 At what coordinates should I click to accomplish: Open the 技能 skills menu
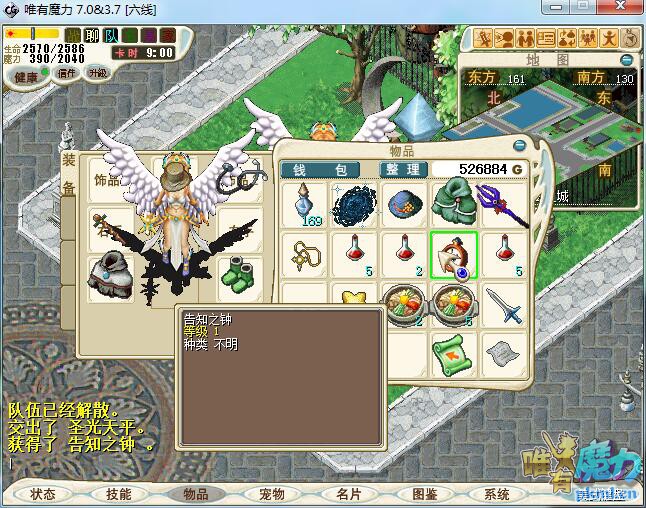[x=119, y=494]
